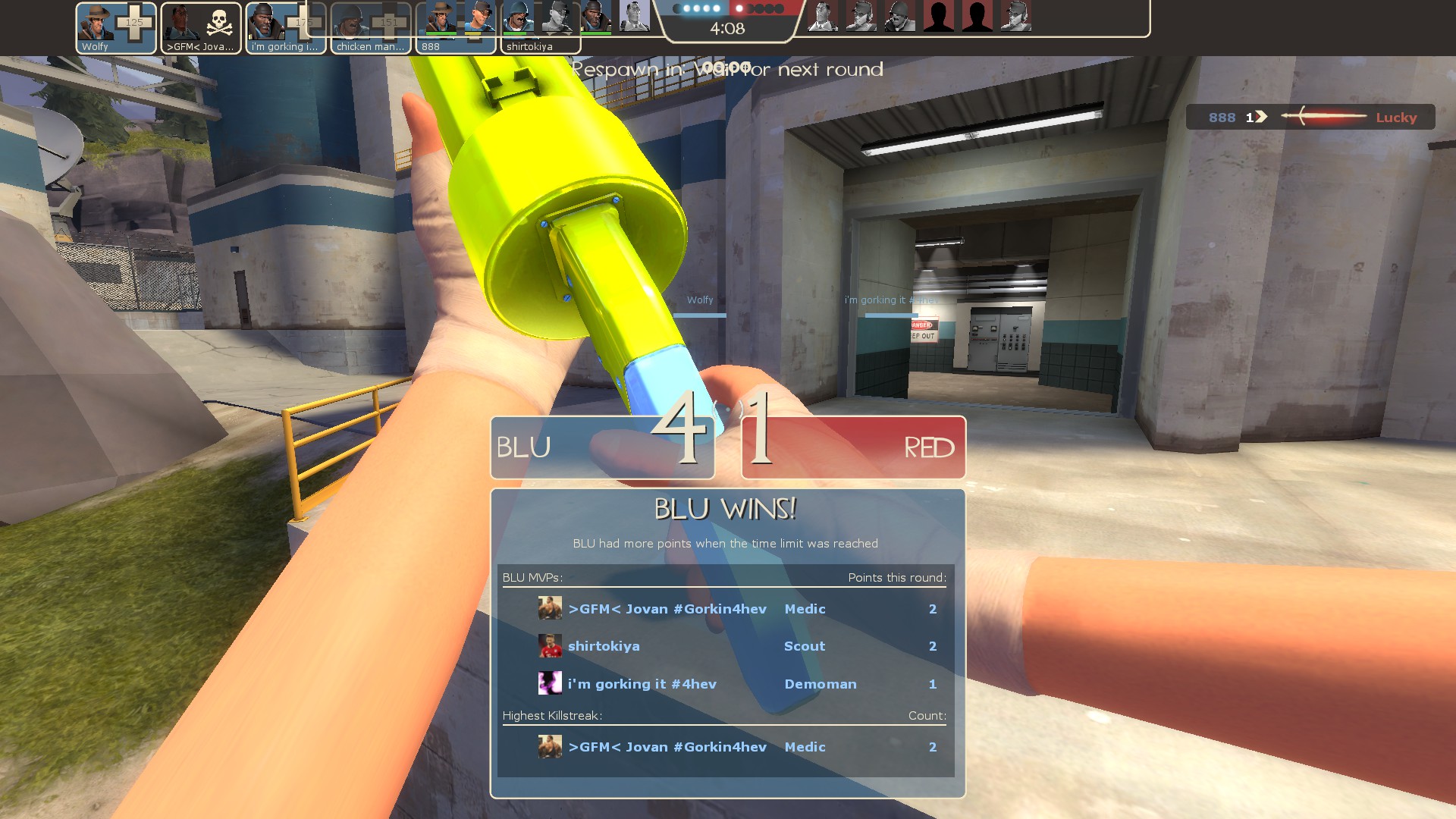
Task: Select Wolfy's spectator player panel
Action: click(x=116, y=28)
